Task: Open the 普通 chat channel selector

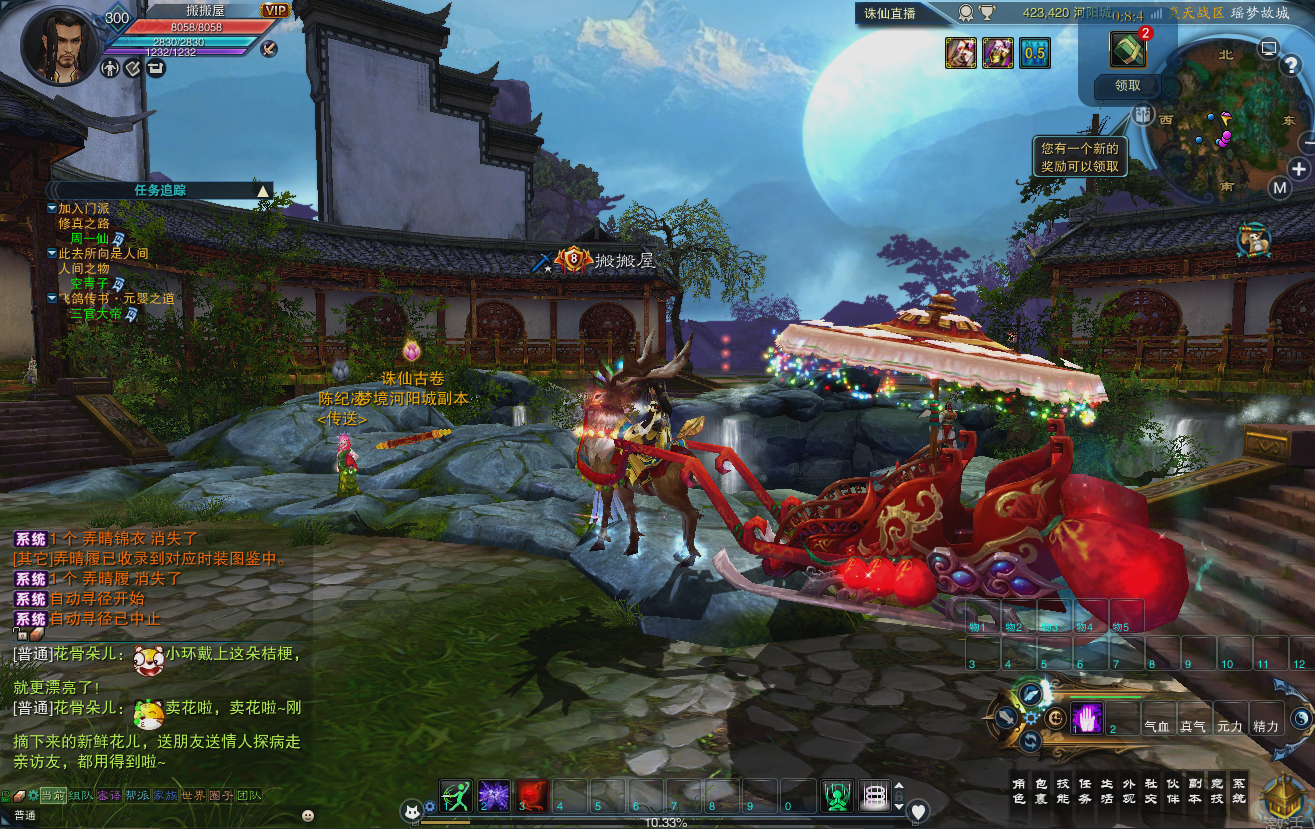Action: pyautogui.click(x=26, y=814)
